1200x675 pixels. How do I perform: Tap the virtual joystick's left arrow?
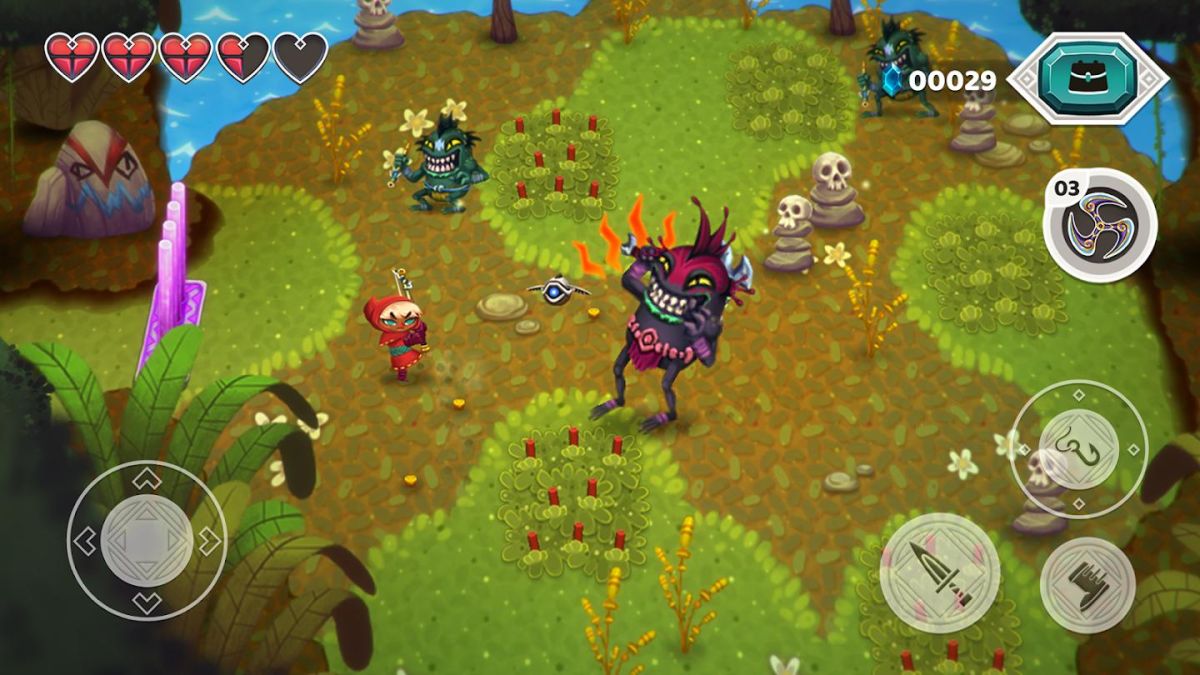pos(85,542)
